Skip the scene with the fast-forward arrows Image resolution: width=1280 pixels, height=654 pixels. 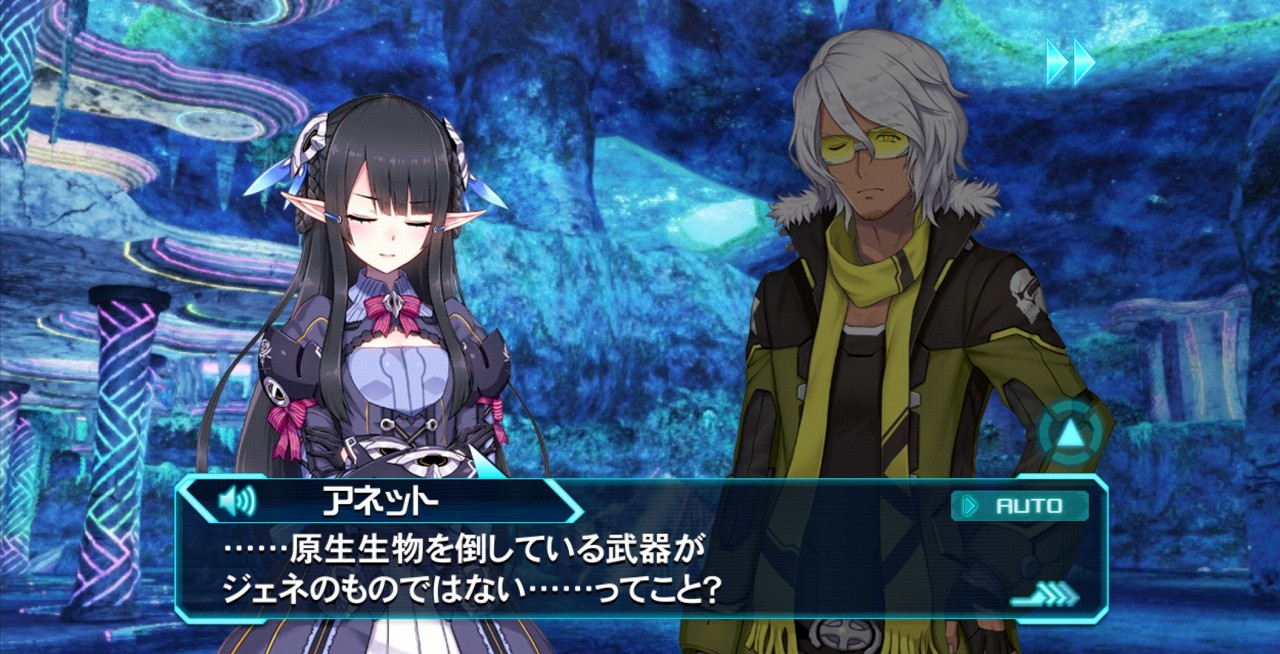pyautogui.click(x=1070, y=62)
